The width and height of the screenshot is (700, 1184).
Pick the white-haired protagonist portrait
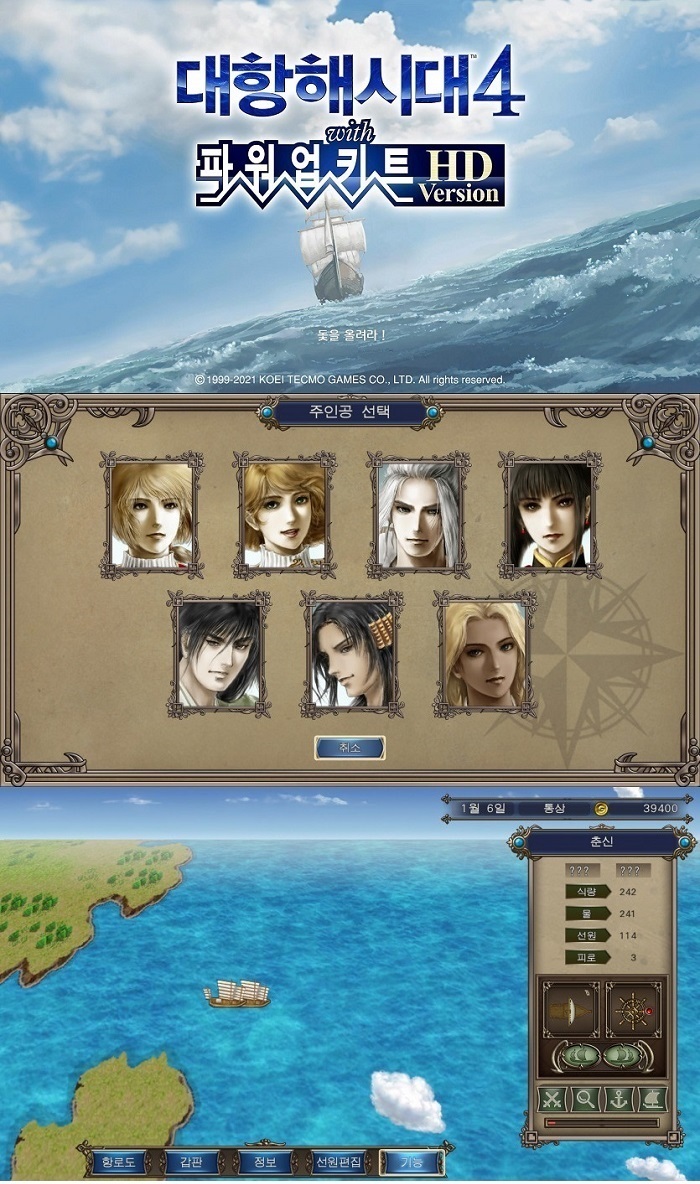coord(418,515)
